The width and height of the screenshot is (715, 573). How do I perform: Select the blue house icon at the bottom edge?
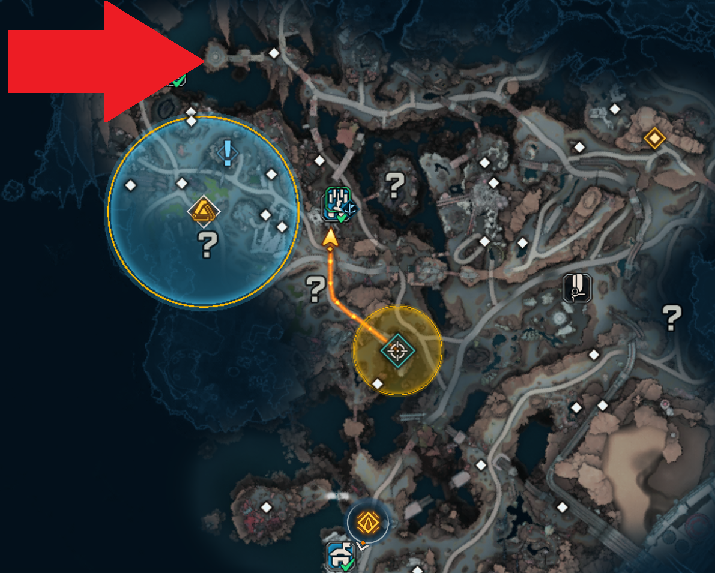click(x=339, y=555)
